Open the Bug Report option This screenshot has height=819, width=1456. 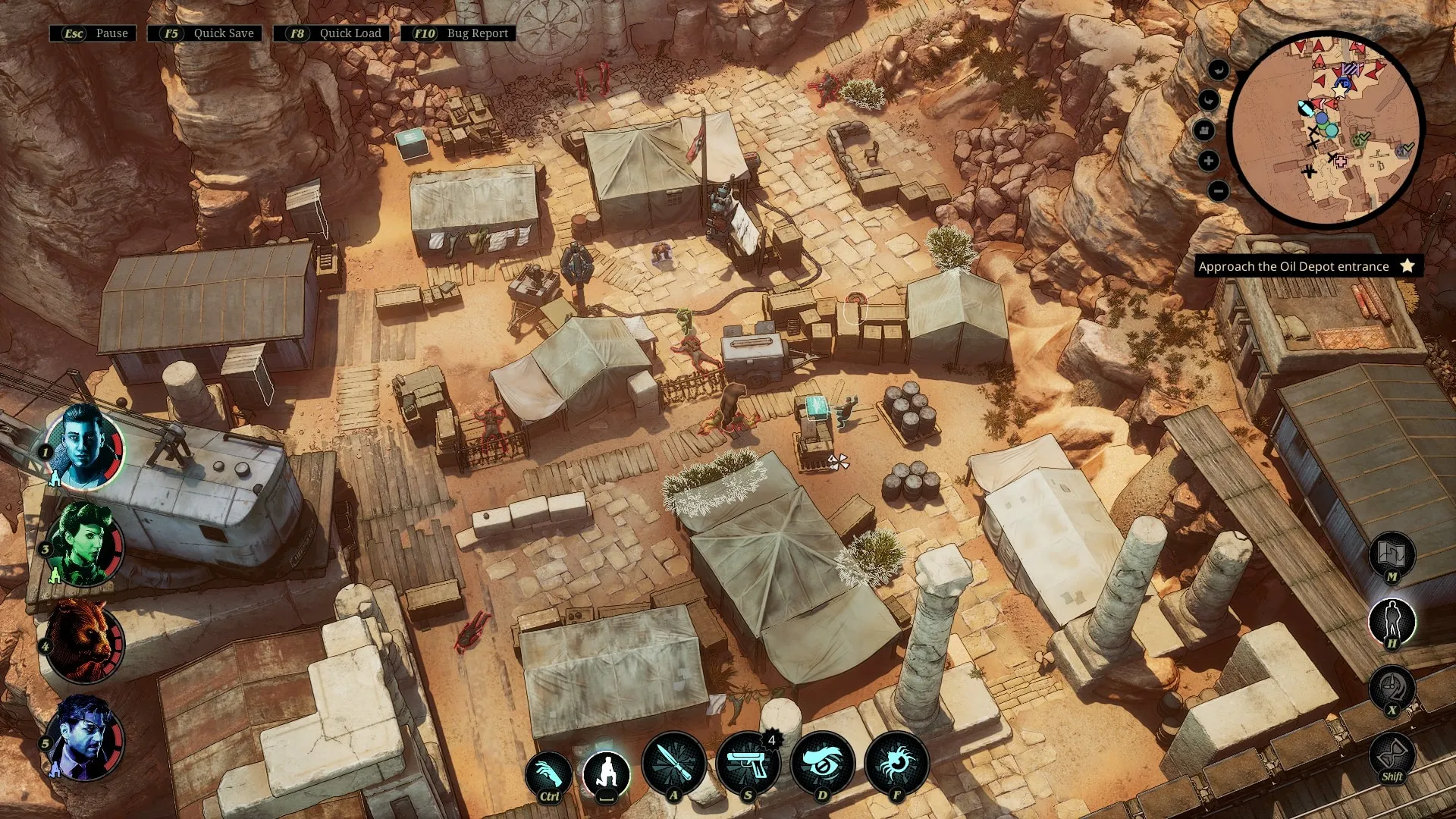460,33
